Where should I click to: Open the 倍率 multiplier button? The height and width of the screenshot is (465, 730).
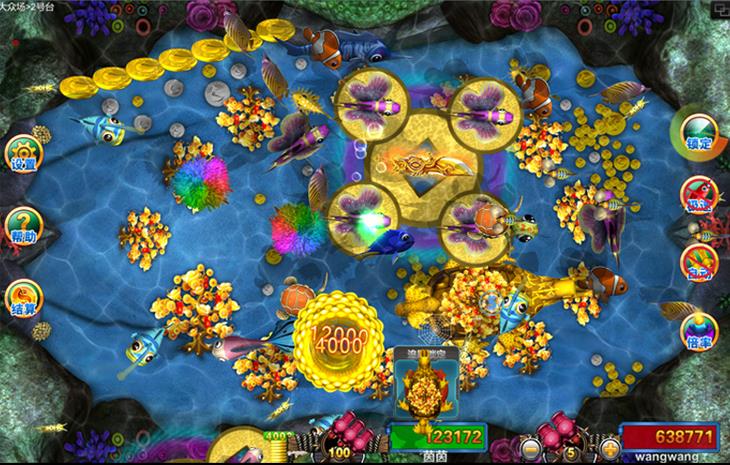coord(699,330)
